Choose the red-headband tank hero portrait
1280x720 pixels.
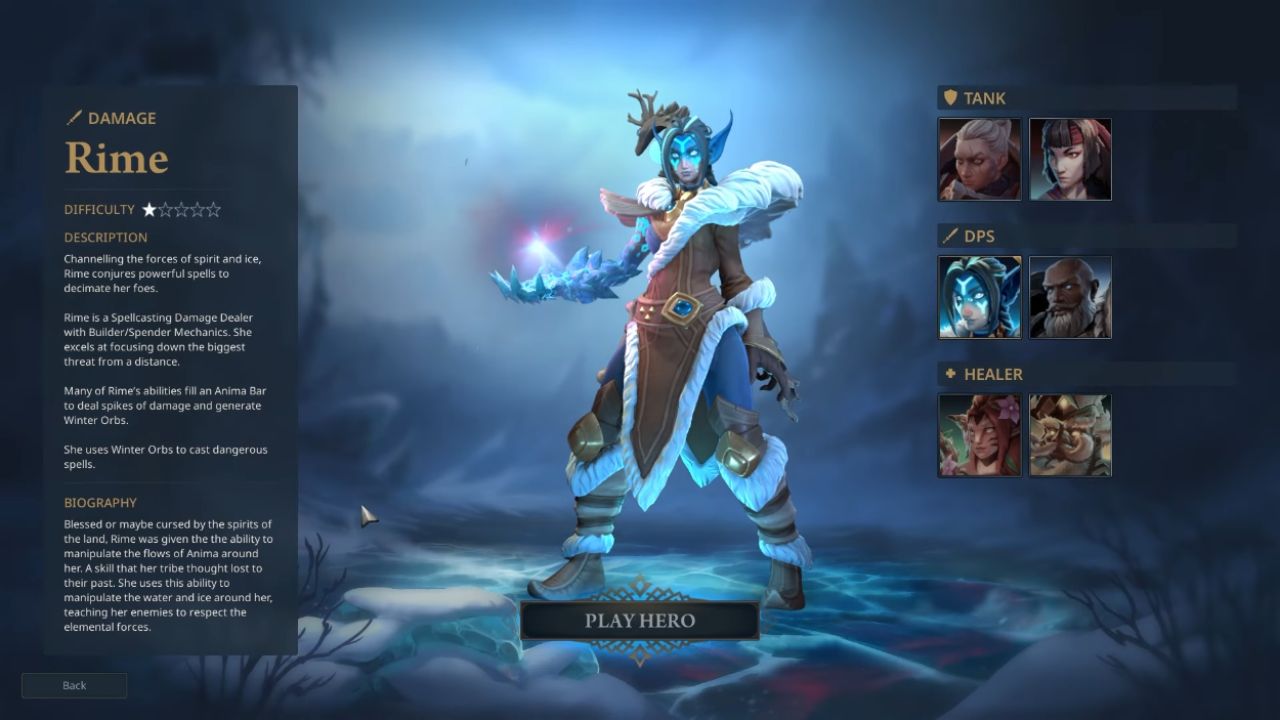1070,159
